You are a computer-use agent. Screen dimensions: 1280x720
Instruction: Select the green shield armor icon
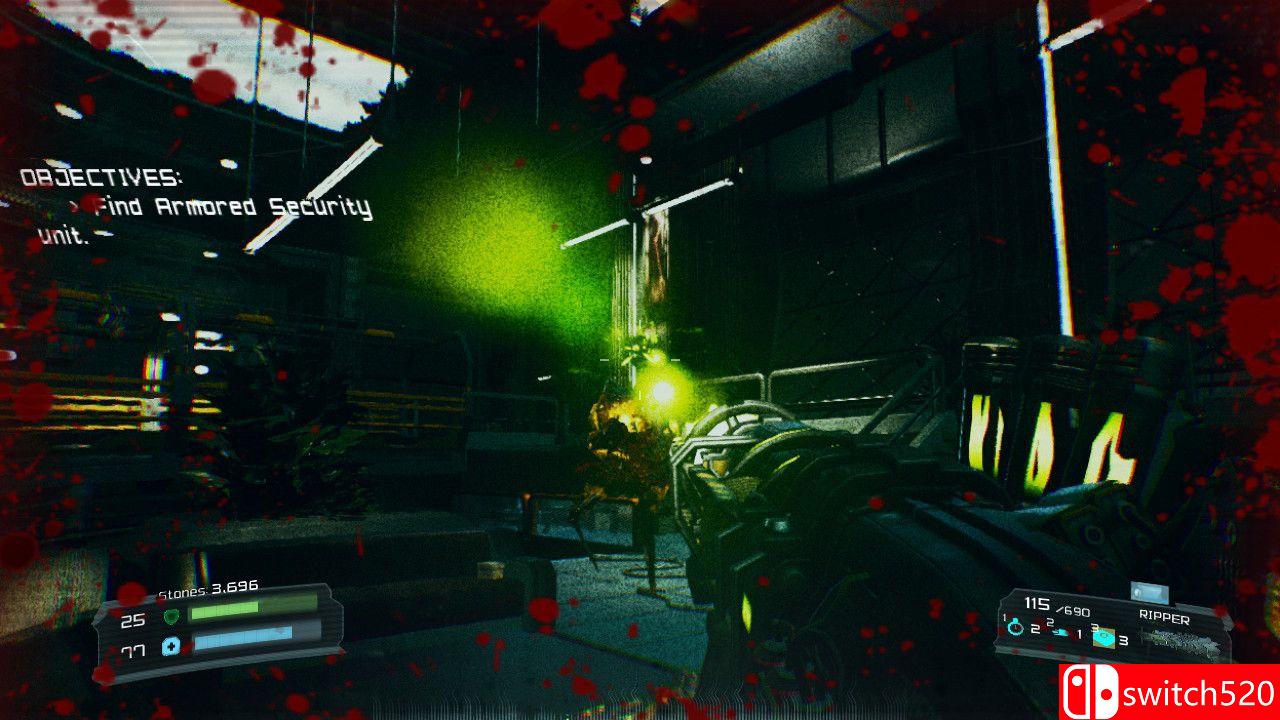[172, 616]
